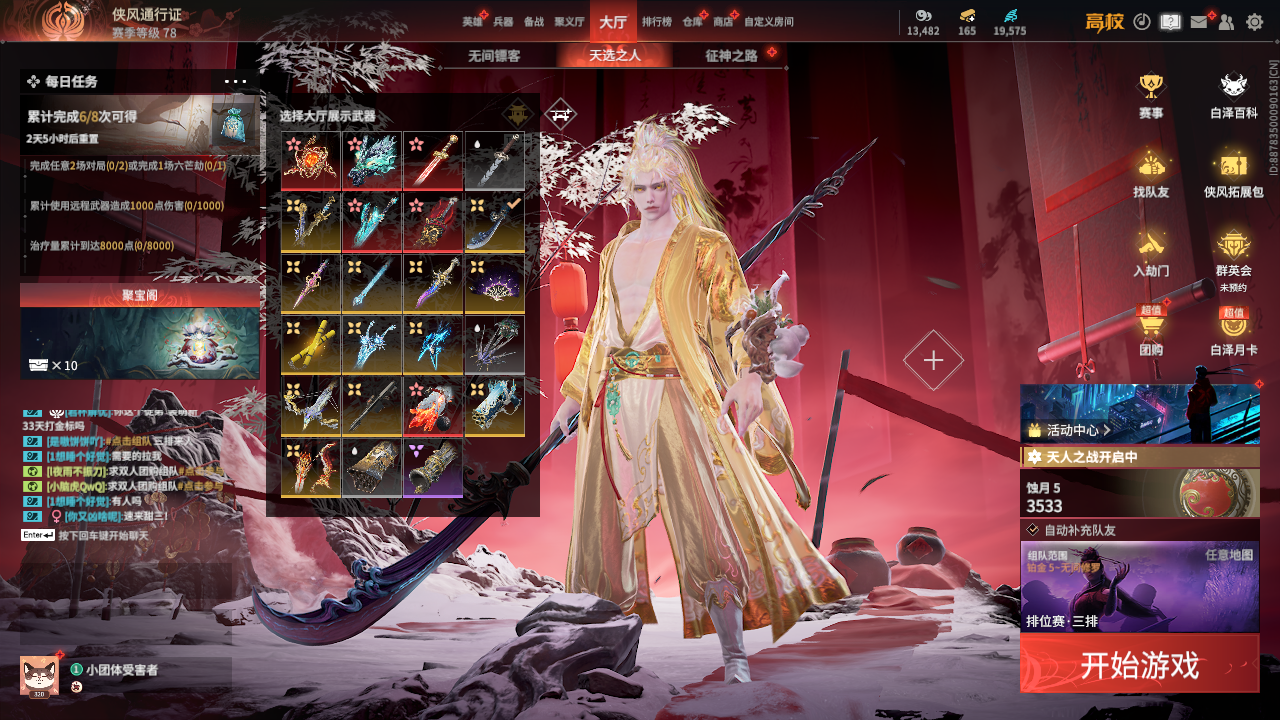Switch to the 无间镖客 tab
Screen dimensions: 1280x720
(x=494, y=56)
